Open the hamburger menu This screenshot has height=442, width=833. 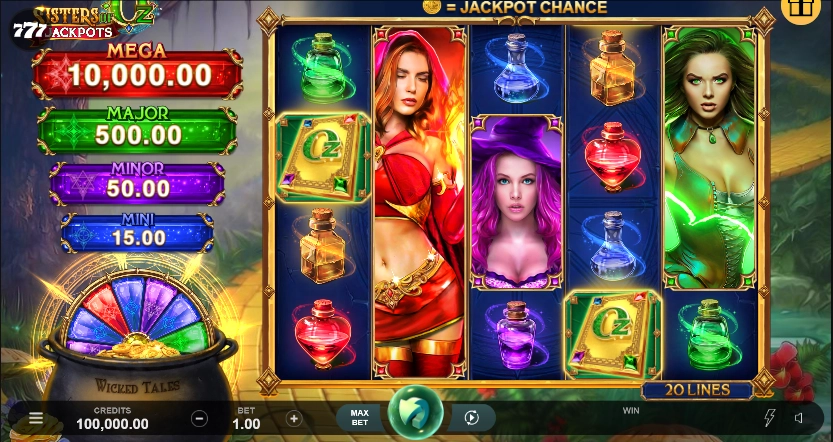36,419
